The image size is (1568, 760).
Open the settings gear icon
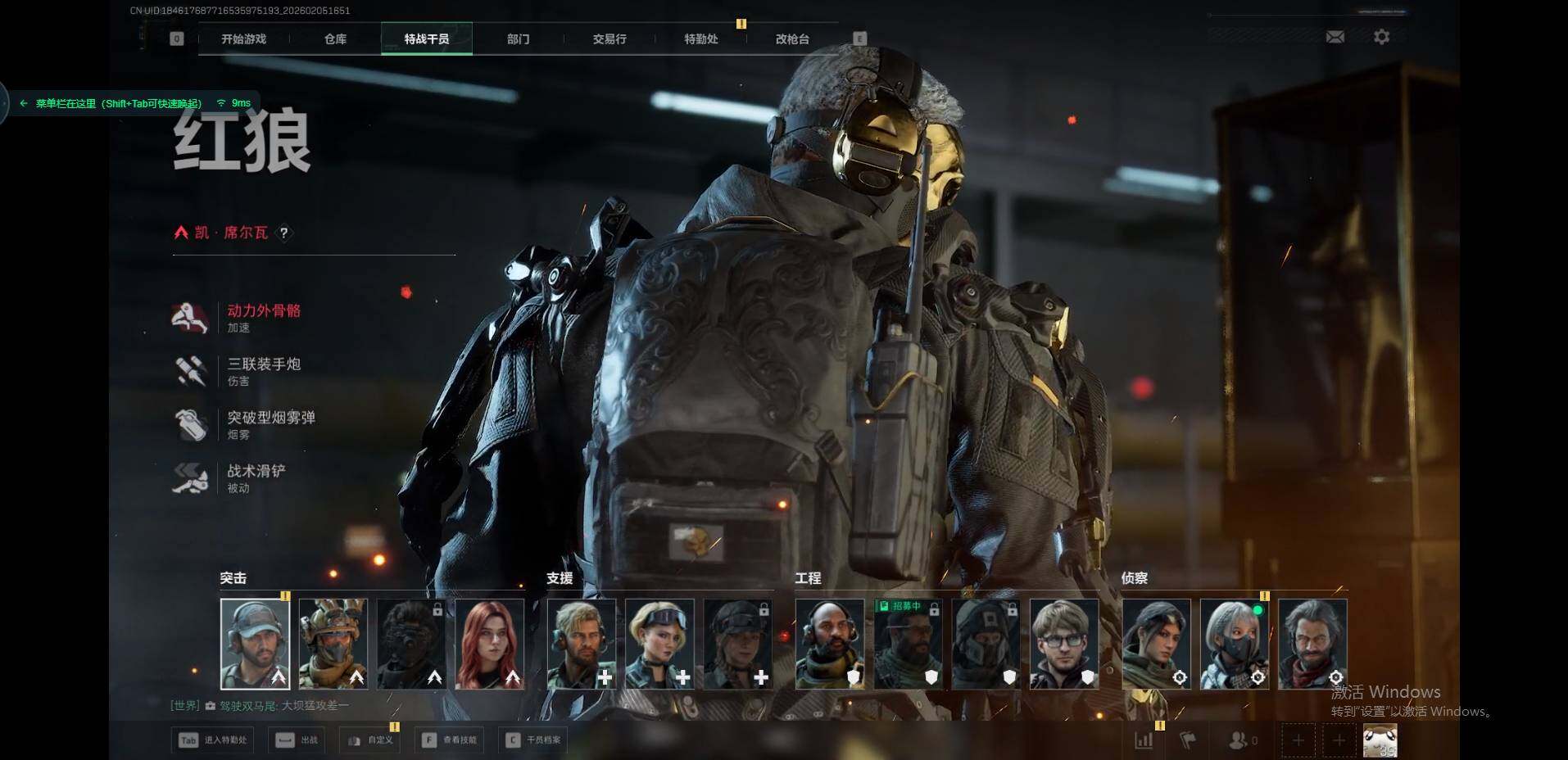click(1381, 37)
